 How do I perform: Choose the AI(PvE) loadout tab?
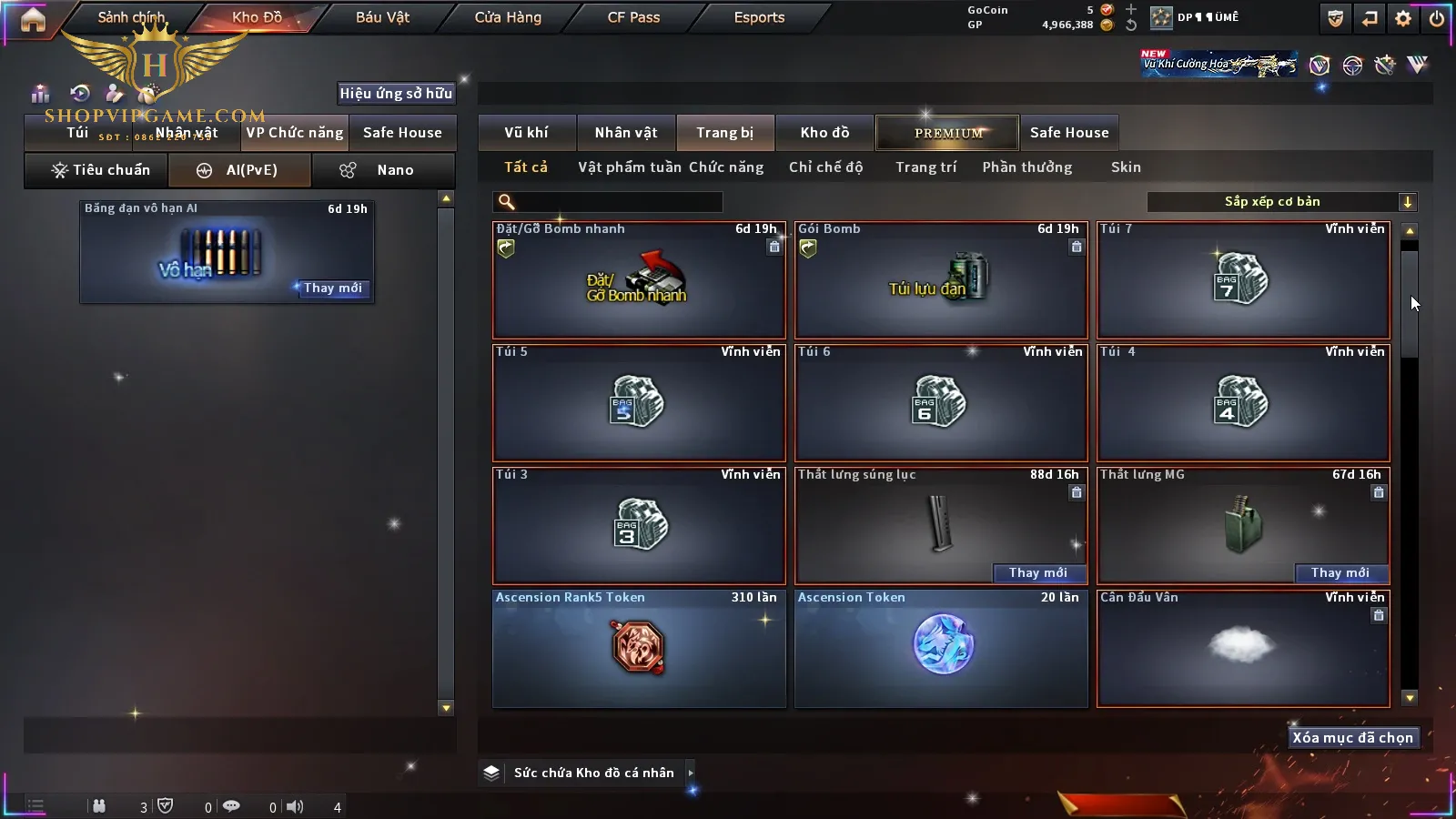(240, 170)
